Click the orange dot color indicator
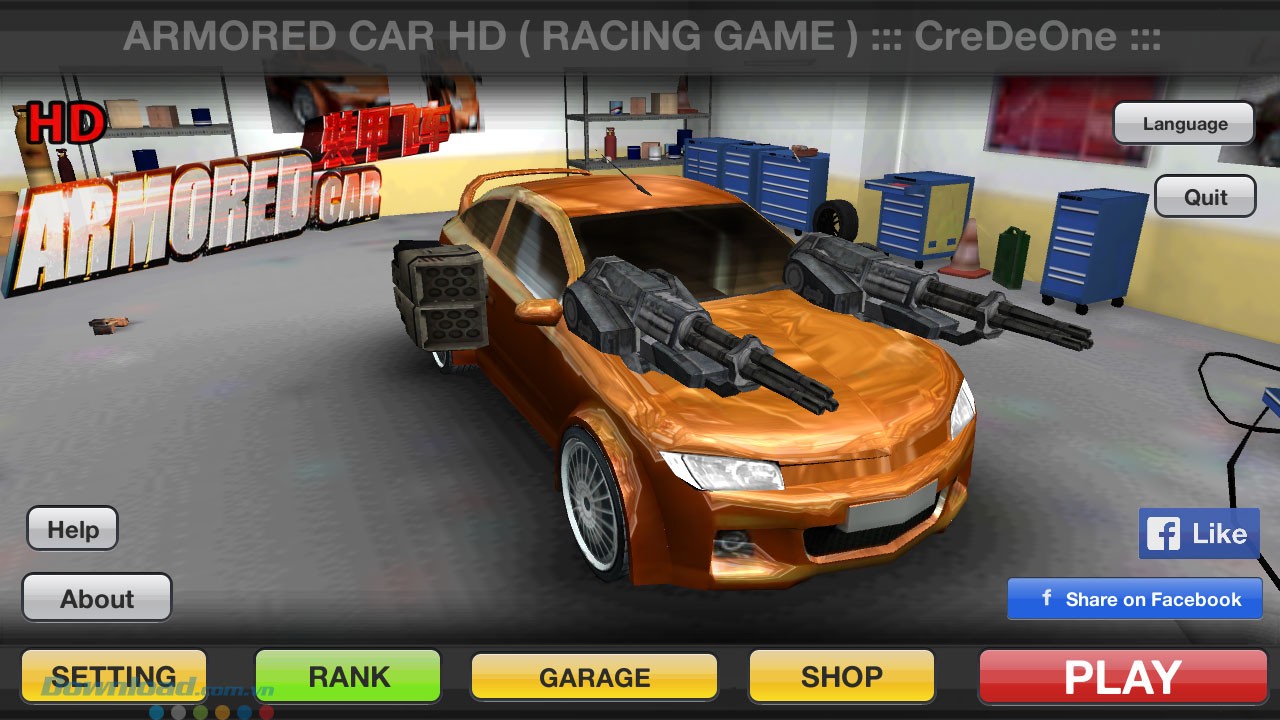This screenshot has height=720, width=1280. (x=222, y=711)
